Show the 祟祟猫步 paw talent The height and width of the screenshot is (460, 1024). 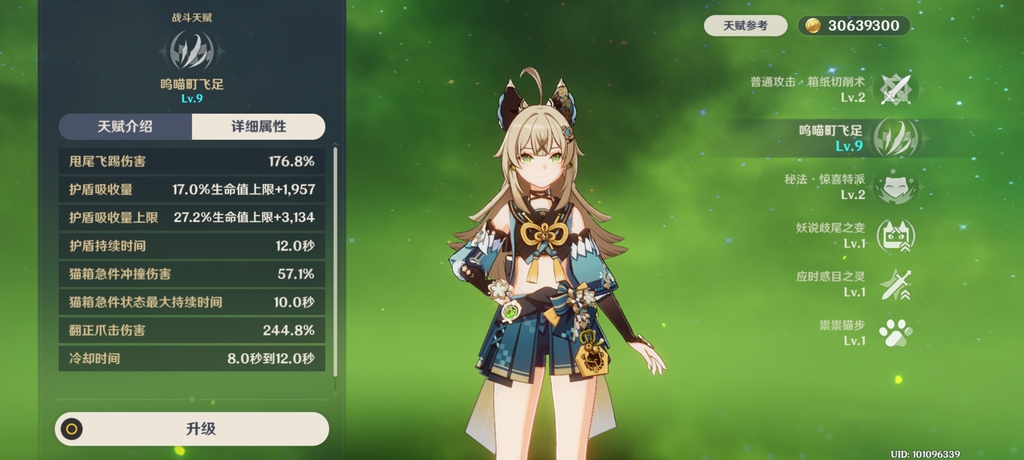(894, 332)
